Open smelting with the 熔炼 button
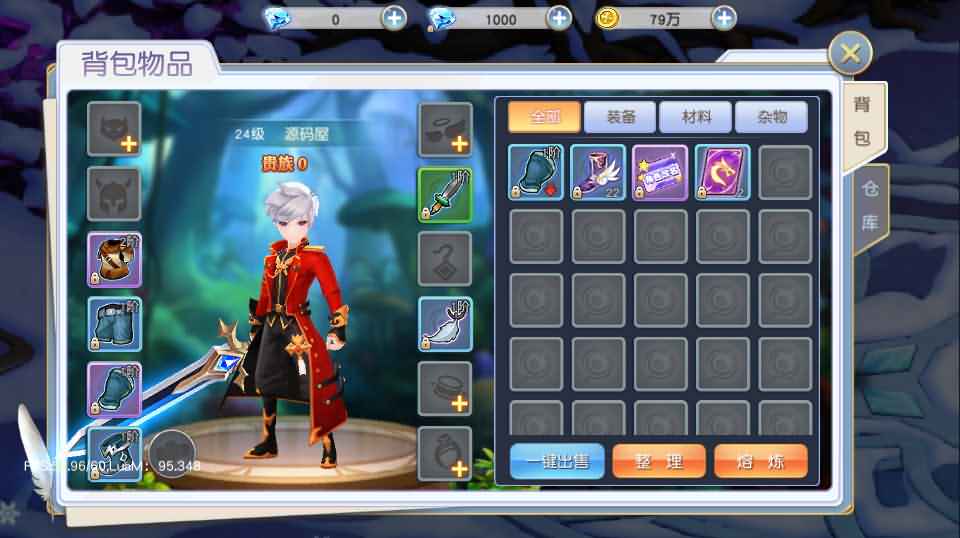Viewport: 960px width, 538px height. [x=761, y=461]
